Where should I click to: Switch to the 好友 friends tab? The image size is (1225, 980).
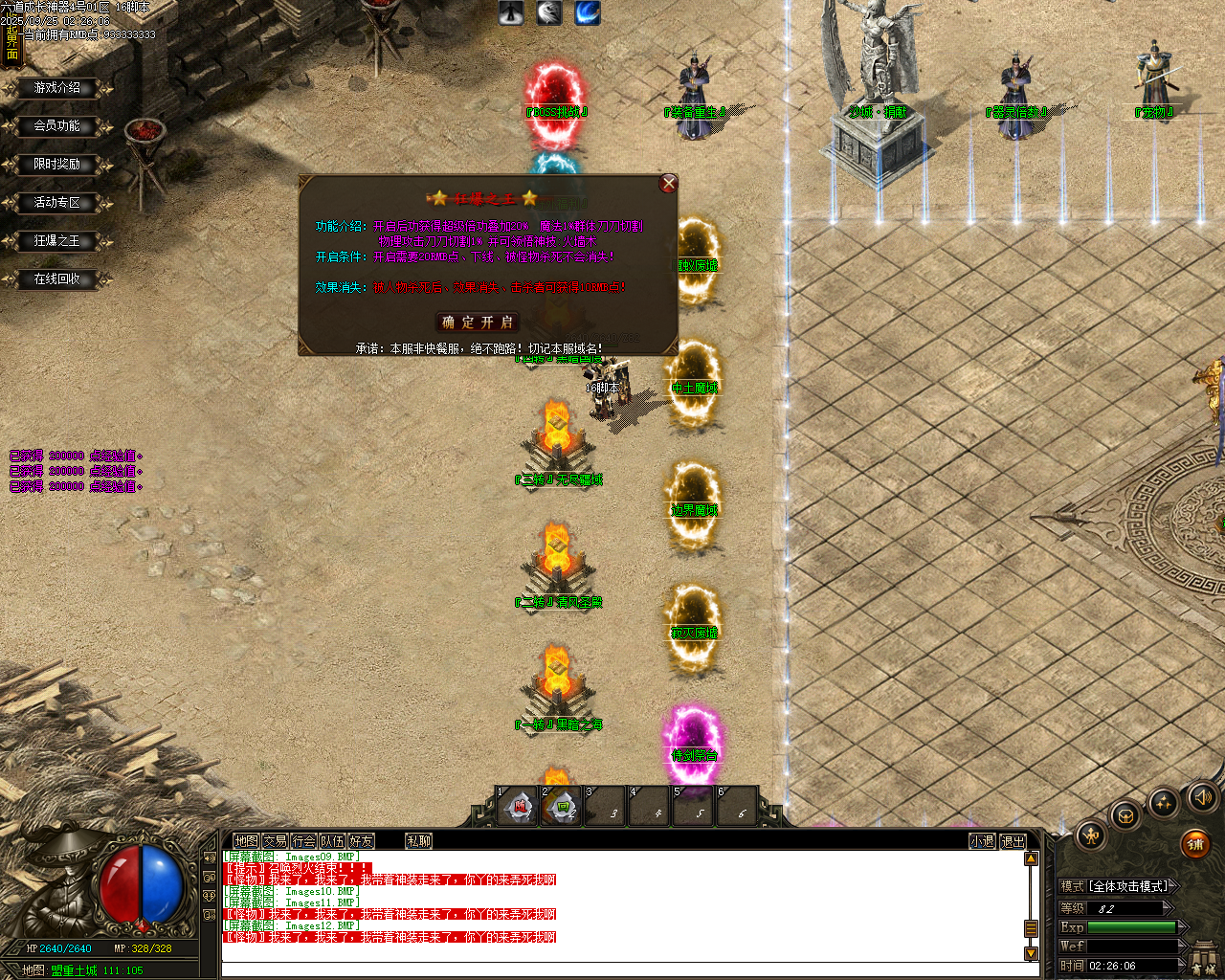tap(363, 840)
